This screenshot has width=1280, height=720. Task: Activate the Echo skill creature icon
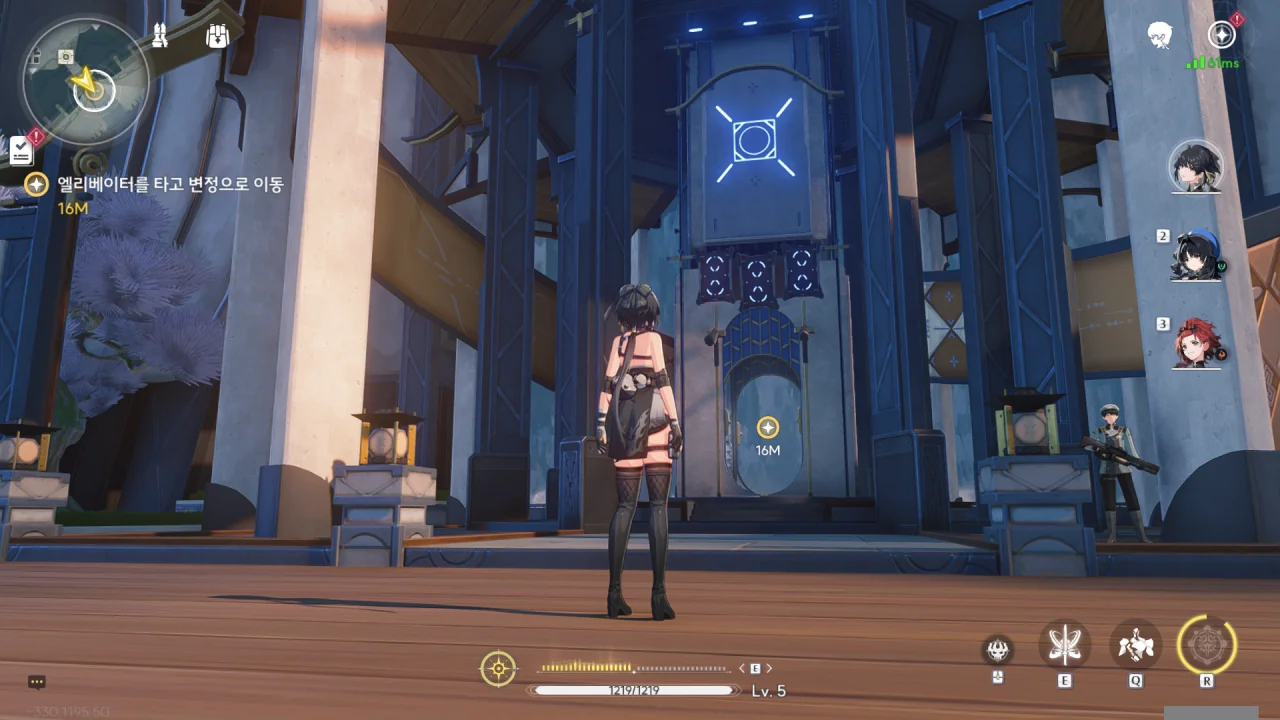tap(1136, 644)
